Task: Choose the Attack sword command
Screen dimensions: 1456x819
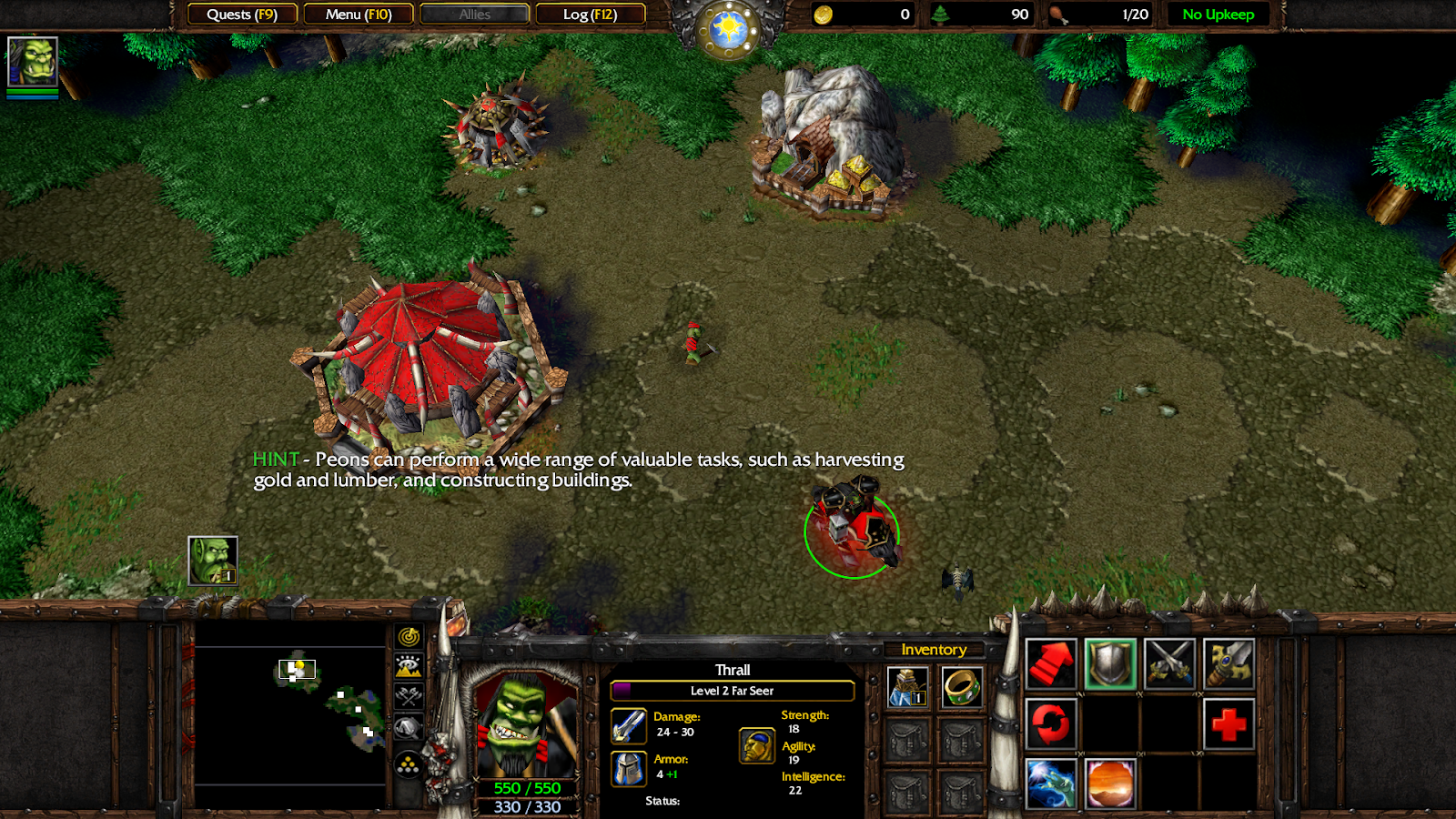Action: [1228, 663]
